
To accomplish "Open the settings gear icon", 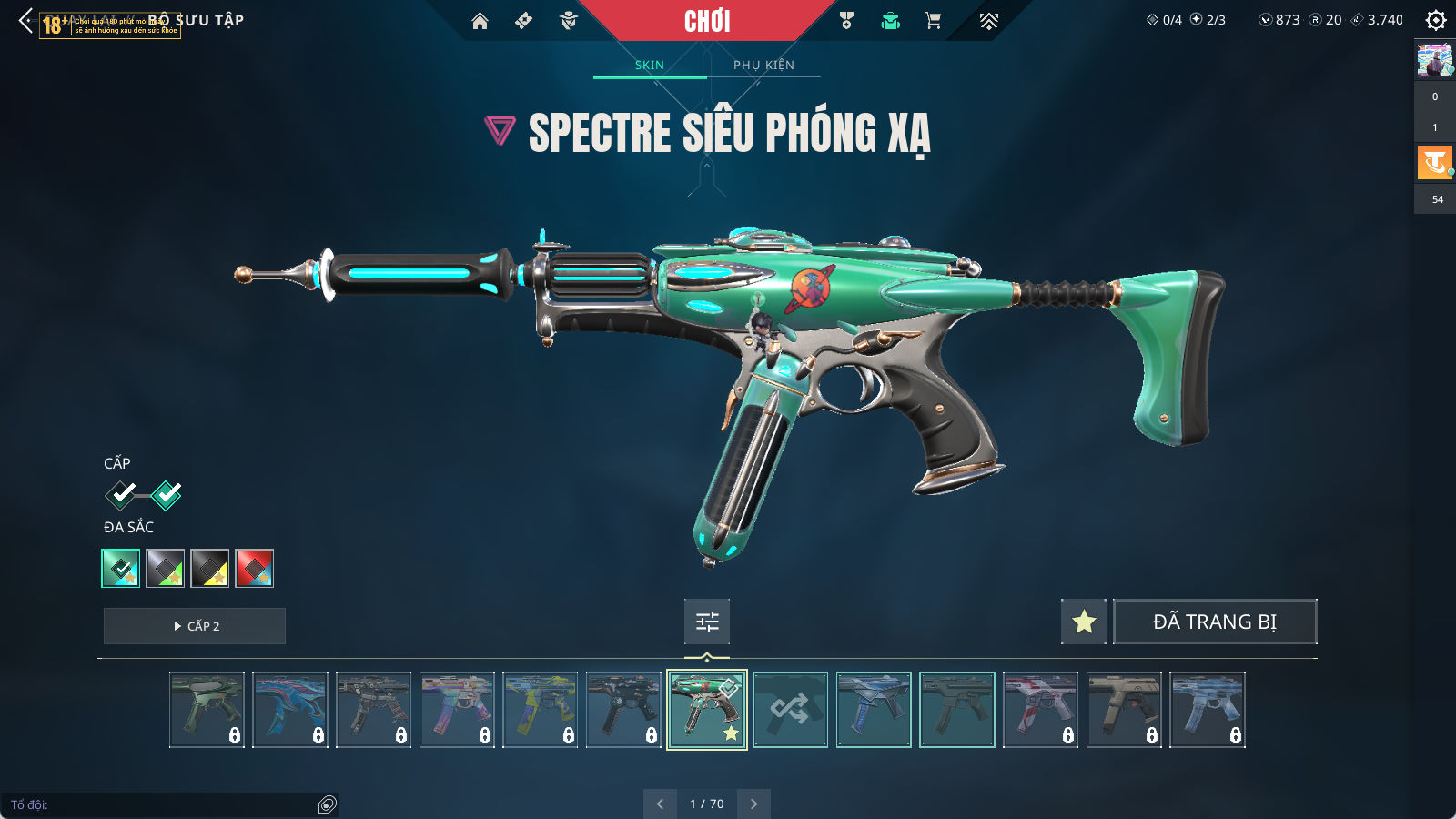I will point(1435,20).
